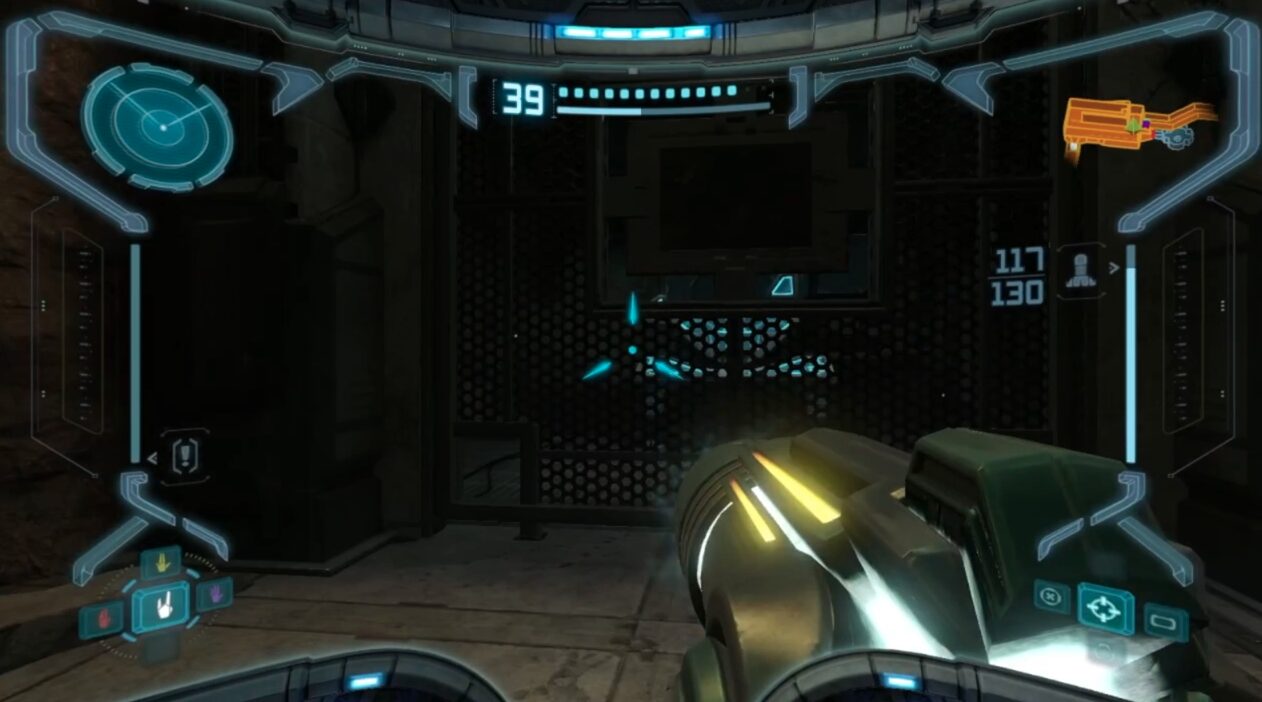The image size is (1262, 702).
Task: Switch to the yellow hand beam
Action: [160, 563]
